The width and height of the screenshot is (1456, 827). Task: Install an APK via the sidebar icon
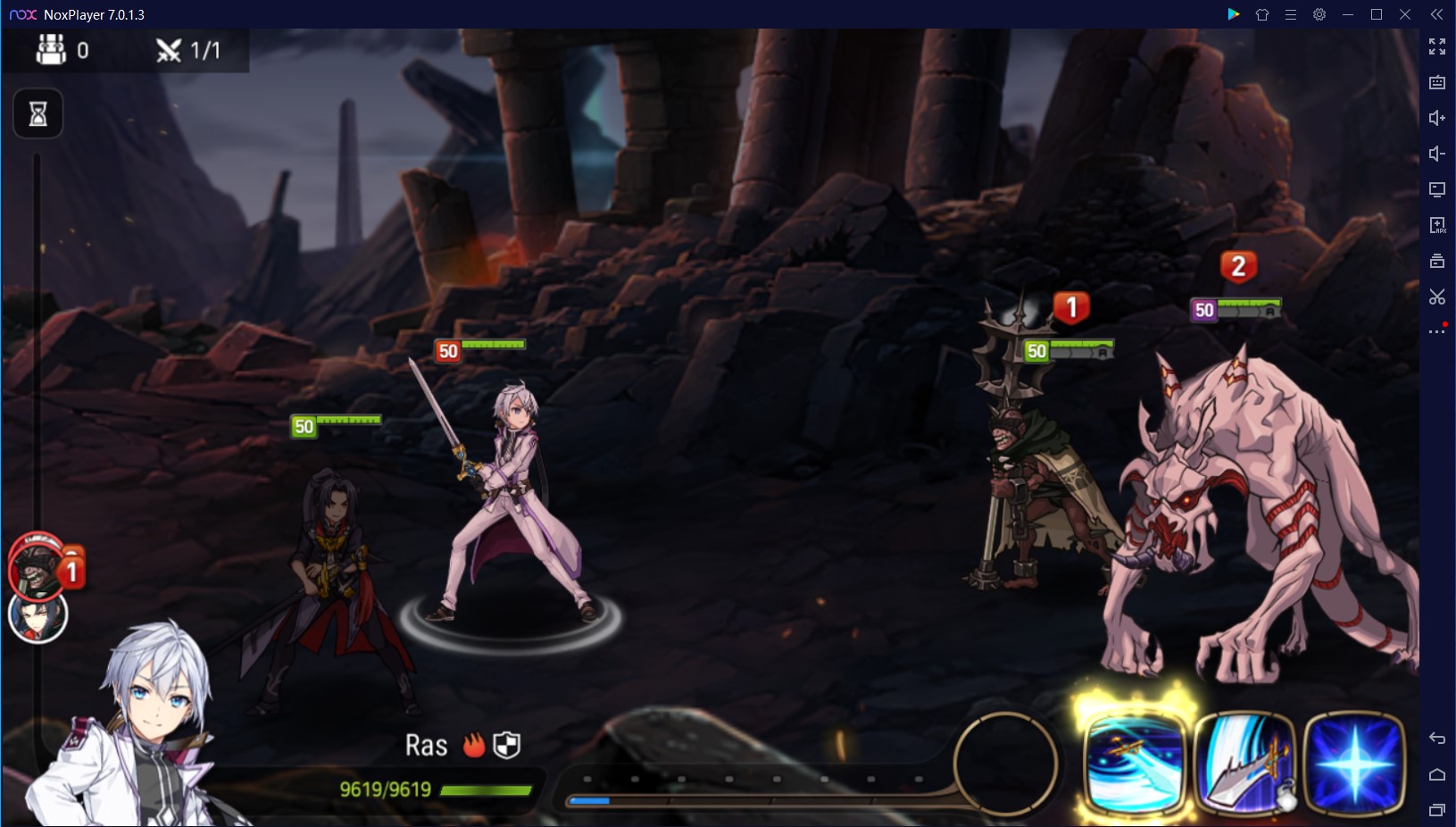click(x=1437, y=225)
